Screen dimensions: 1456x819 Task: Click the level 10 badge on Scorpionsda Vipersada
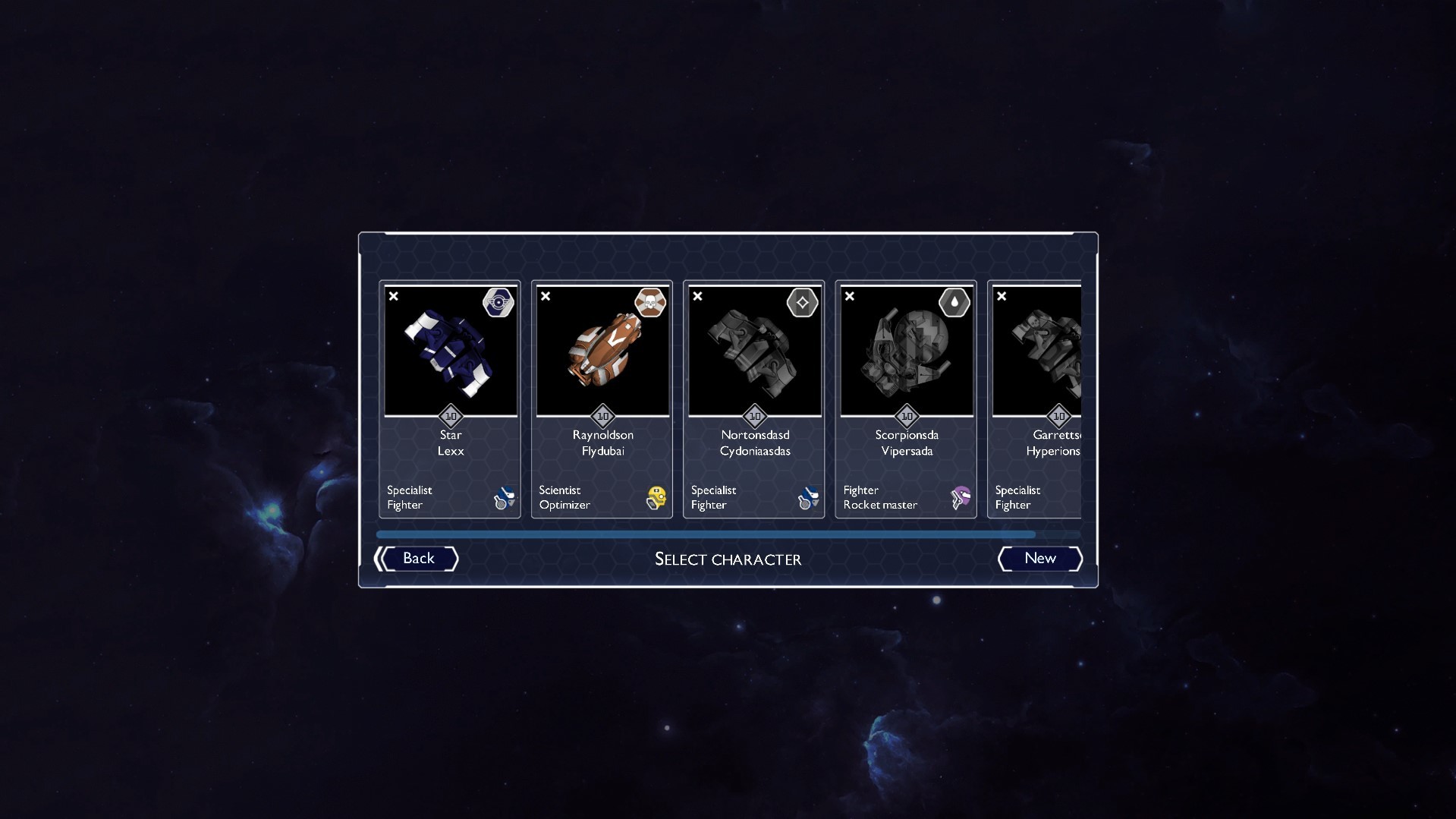tap(906, 416)
